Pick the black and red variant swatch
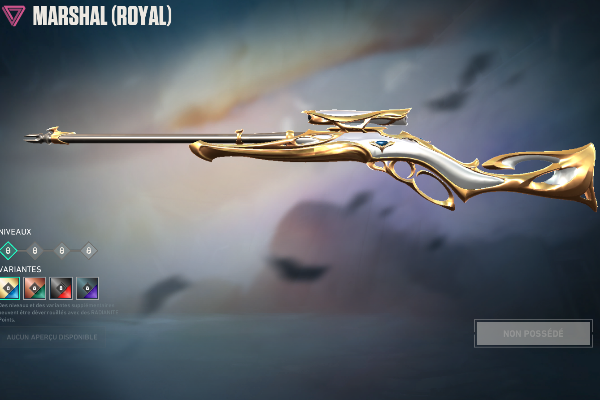The height and width of the screenshot is (400, 600). [61, 288]
